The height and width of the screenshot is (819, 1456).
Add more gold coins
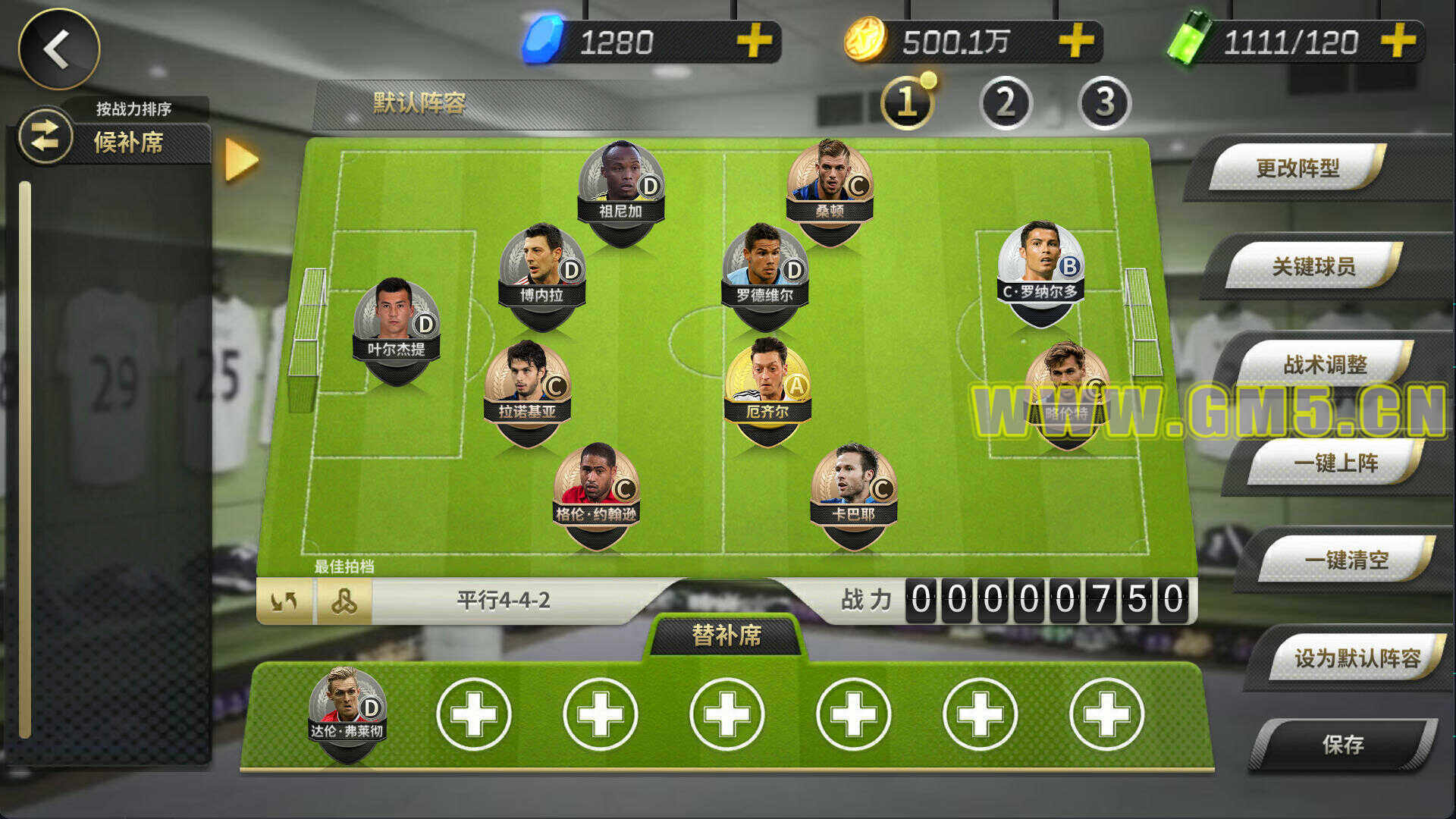(1075, 41)
